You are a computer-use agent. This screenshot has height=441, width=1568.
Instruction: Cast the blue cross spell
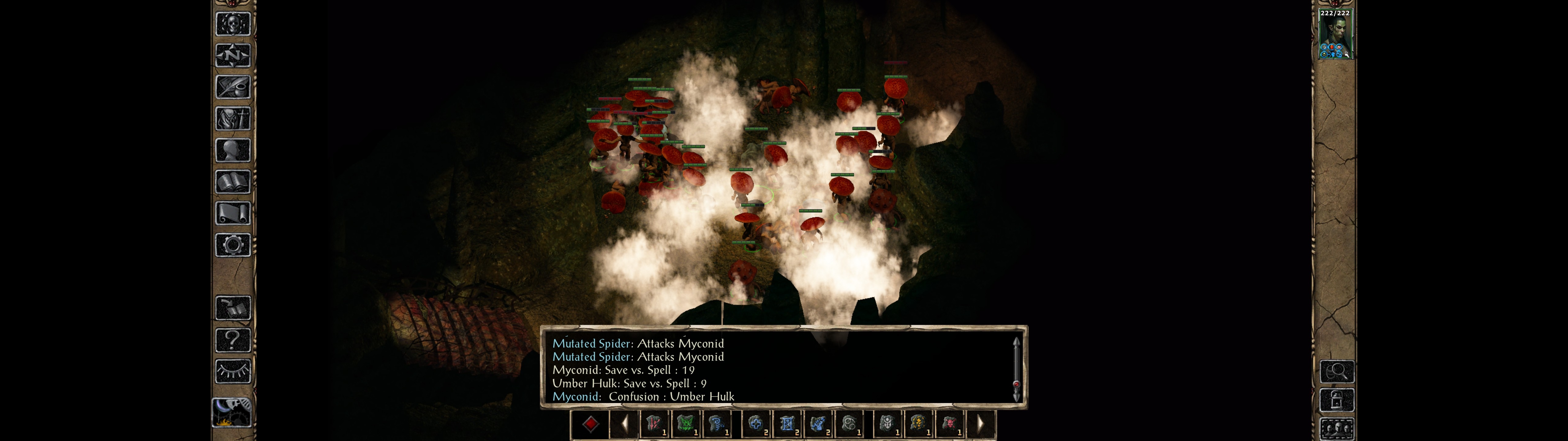[756, 423]
